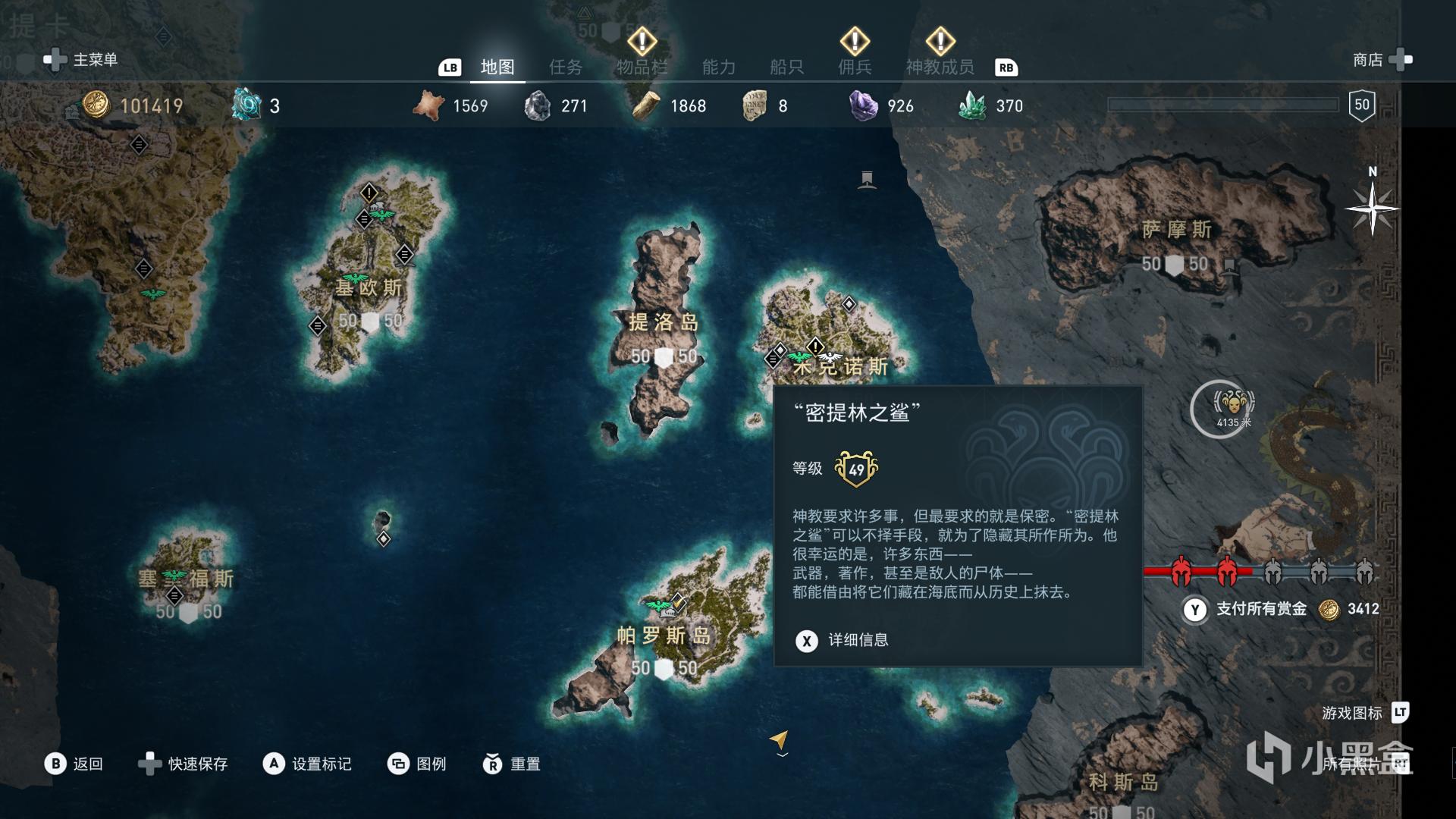The width and height of the screenshot is (1456, 819).
Task: Pay all bounties with 支付所有赏金
Action: 1260,609
